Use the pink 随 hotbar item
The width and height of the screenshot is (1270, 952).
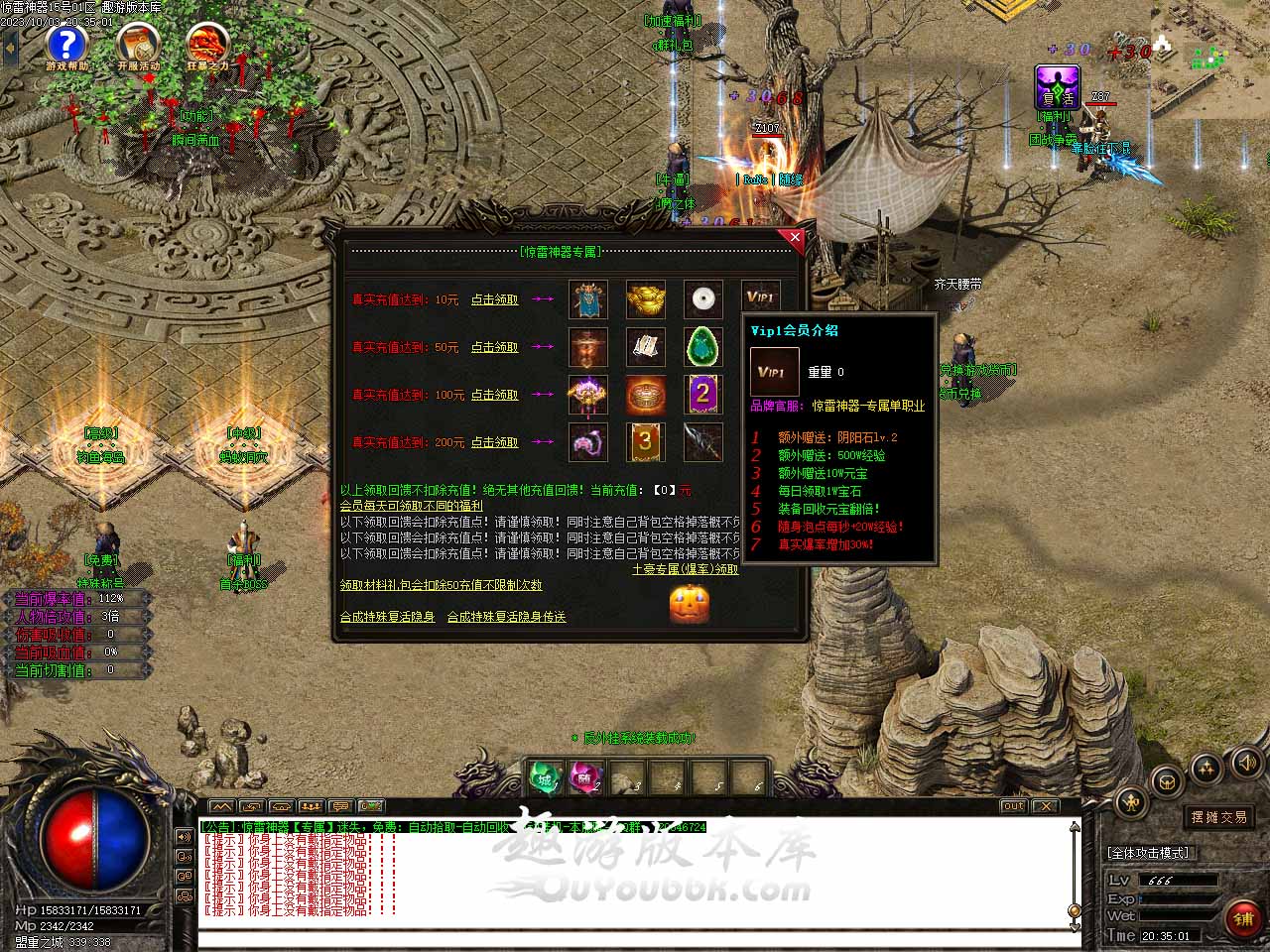[x=585, y=777]
